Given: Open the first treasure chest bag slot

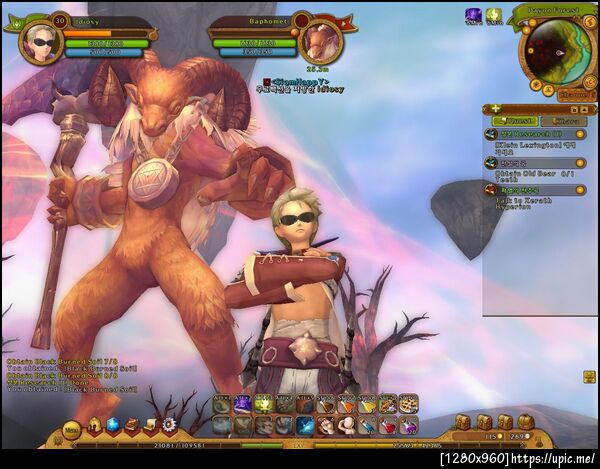Looking at the screenshot, I should click(462, 422).
